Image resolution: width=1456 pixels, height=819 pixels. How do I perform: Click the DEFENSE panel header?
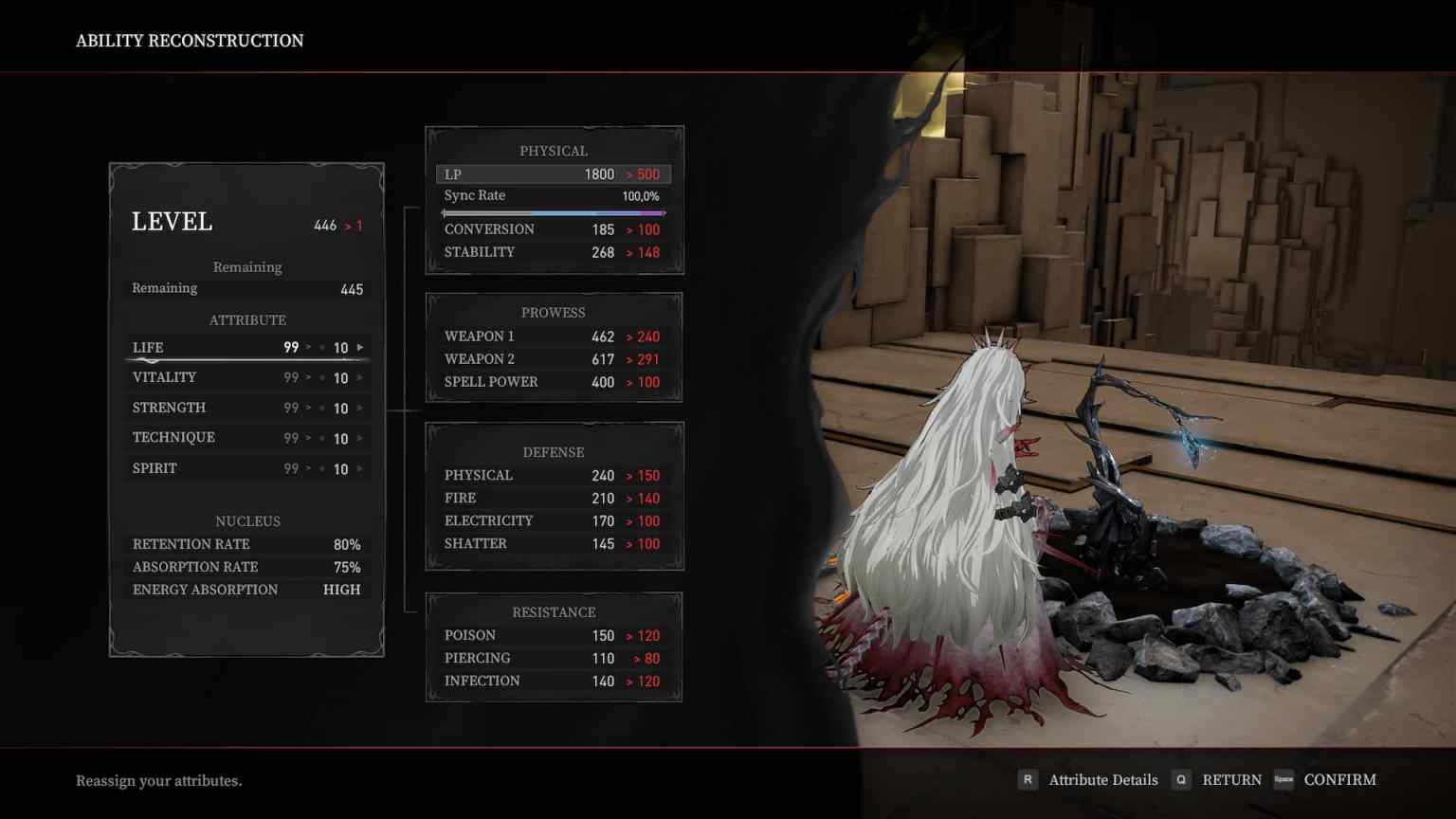click(x=555, y=452)
